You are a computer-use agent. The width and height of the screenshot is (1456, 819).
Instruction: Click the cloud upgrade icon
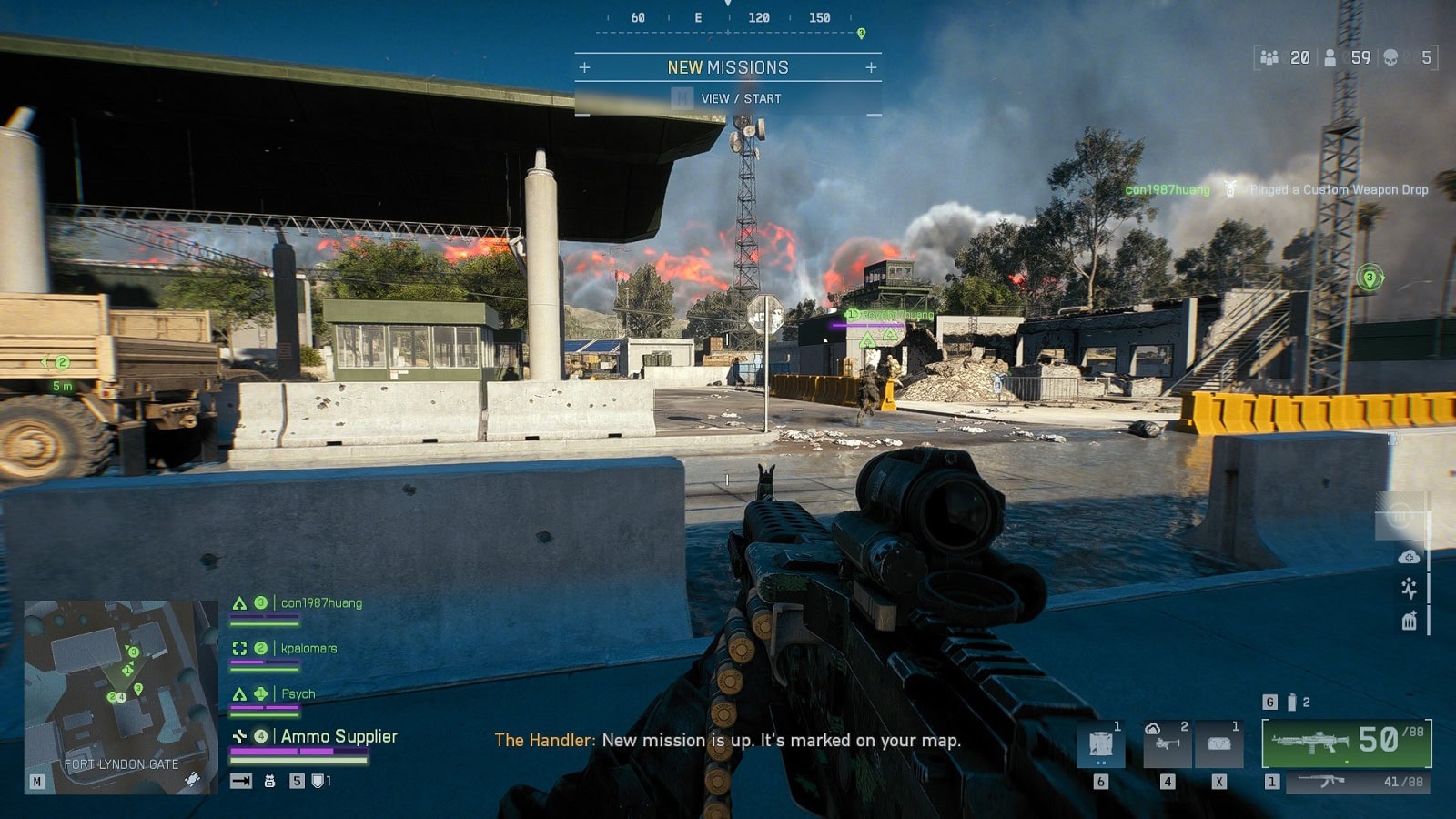click(x=1409, y=557)
